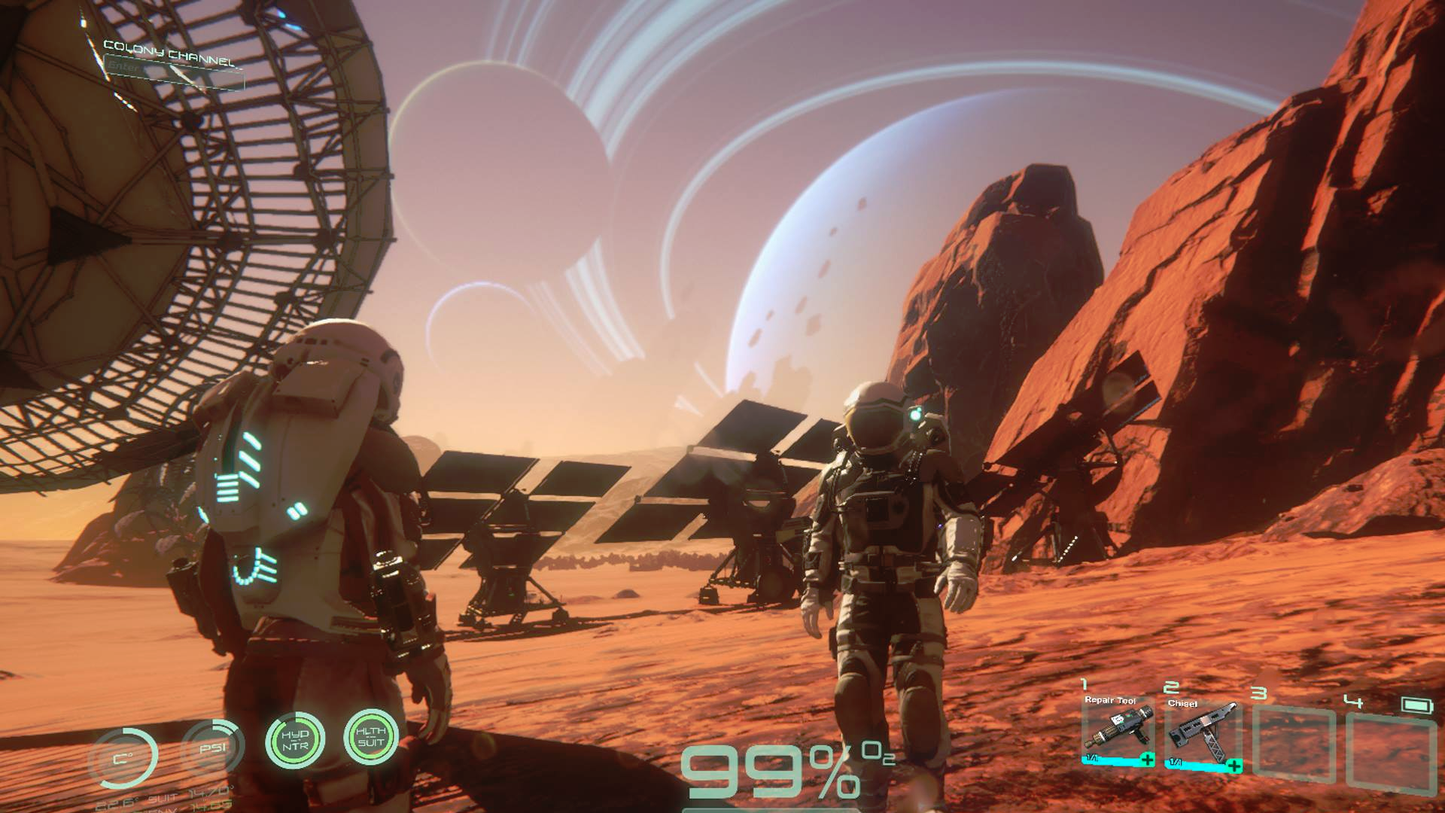The height and width of the screenshot is (813, 1445).
Task: Open the HYD/NTR hydration-nutrition gauge
Action: coord(295,740)
